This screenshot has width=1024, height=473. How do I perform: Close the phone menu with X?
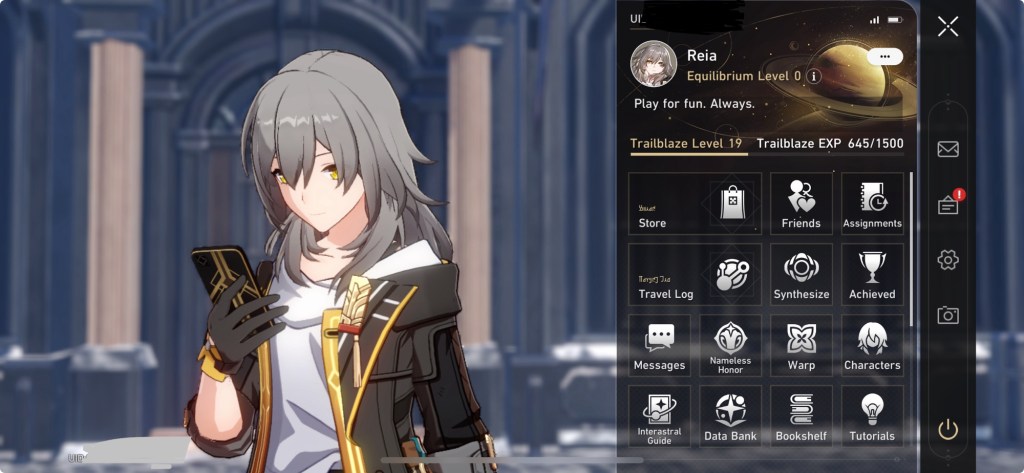pos(947,27)
